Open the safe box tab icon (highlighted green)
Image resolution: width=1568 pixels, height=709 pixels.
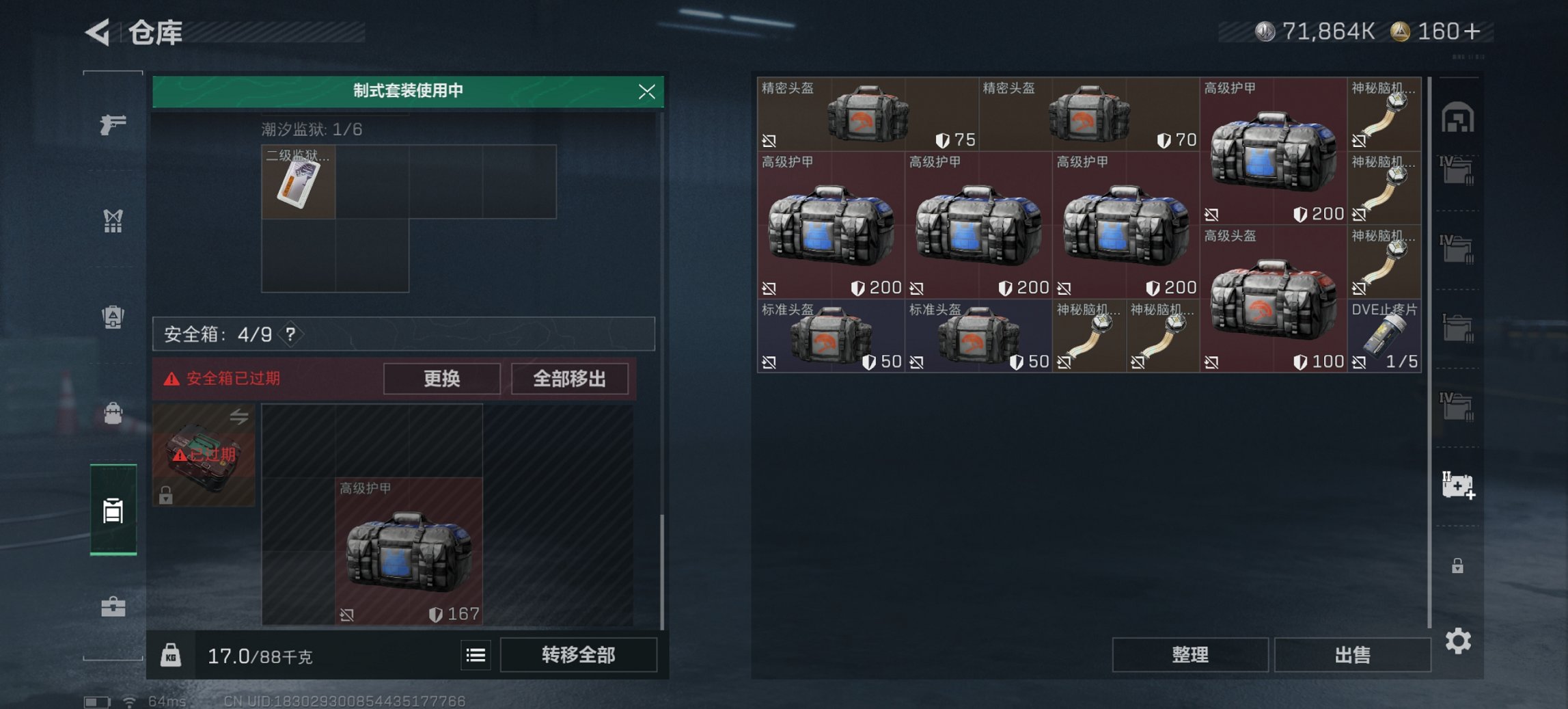[x=113, y=509]
